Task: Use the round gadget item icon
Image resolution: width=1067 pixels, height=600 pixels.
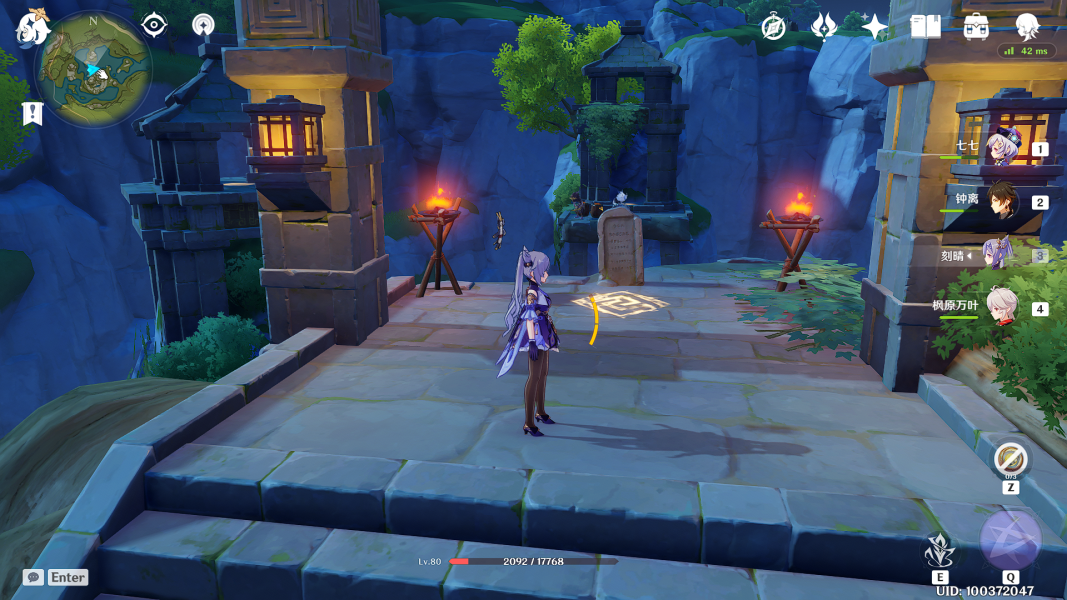Action: 1011,461
